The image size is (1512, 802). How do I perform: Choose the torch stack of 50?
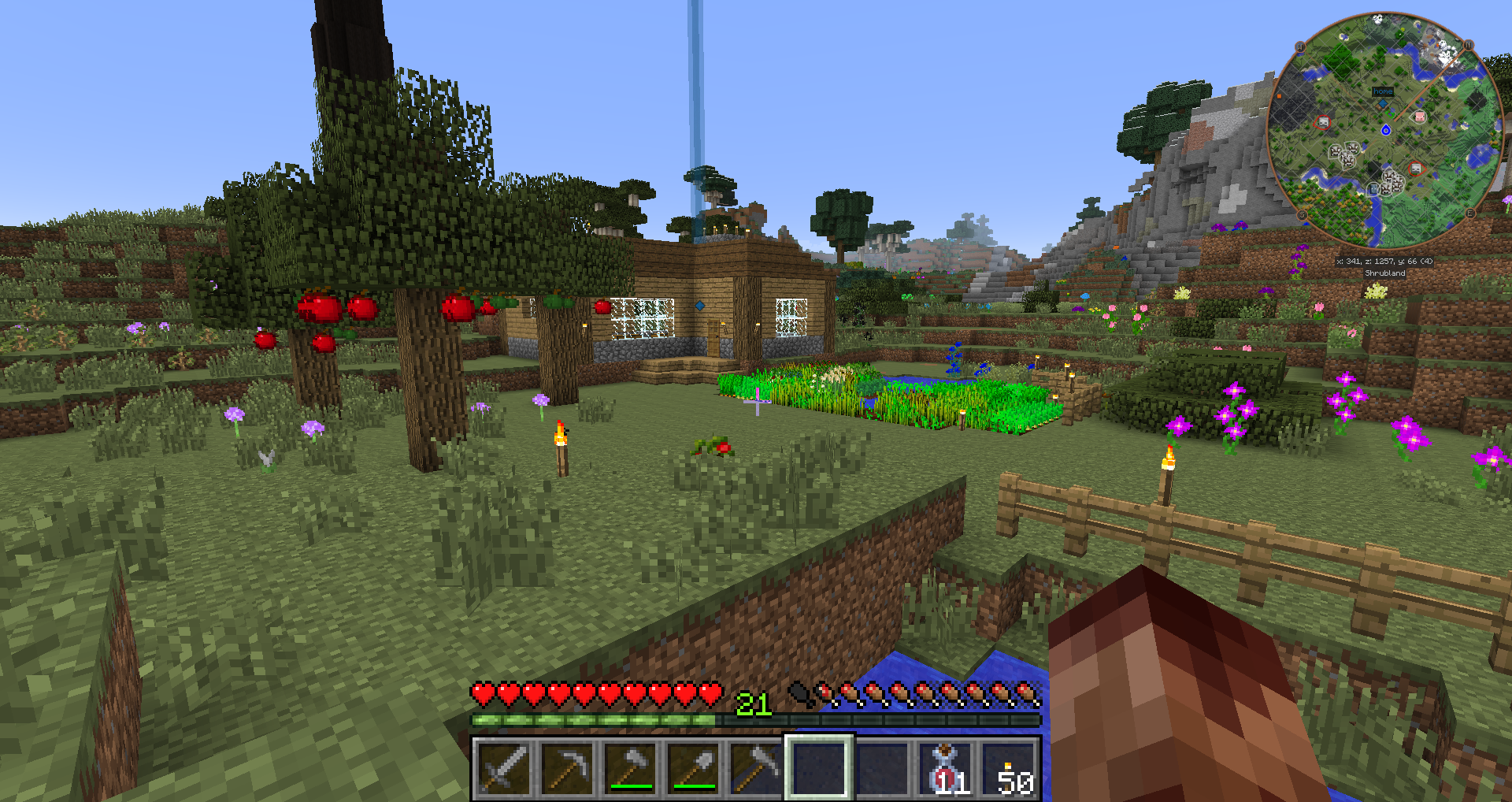[x=1010, y=767]
